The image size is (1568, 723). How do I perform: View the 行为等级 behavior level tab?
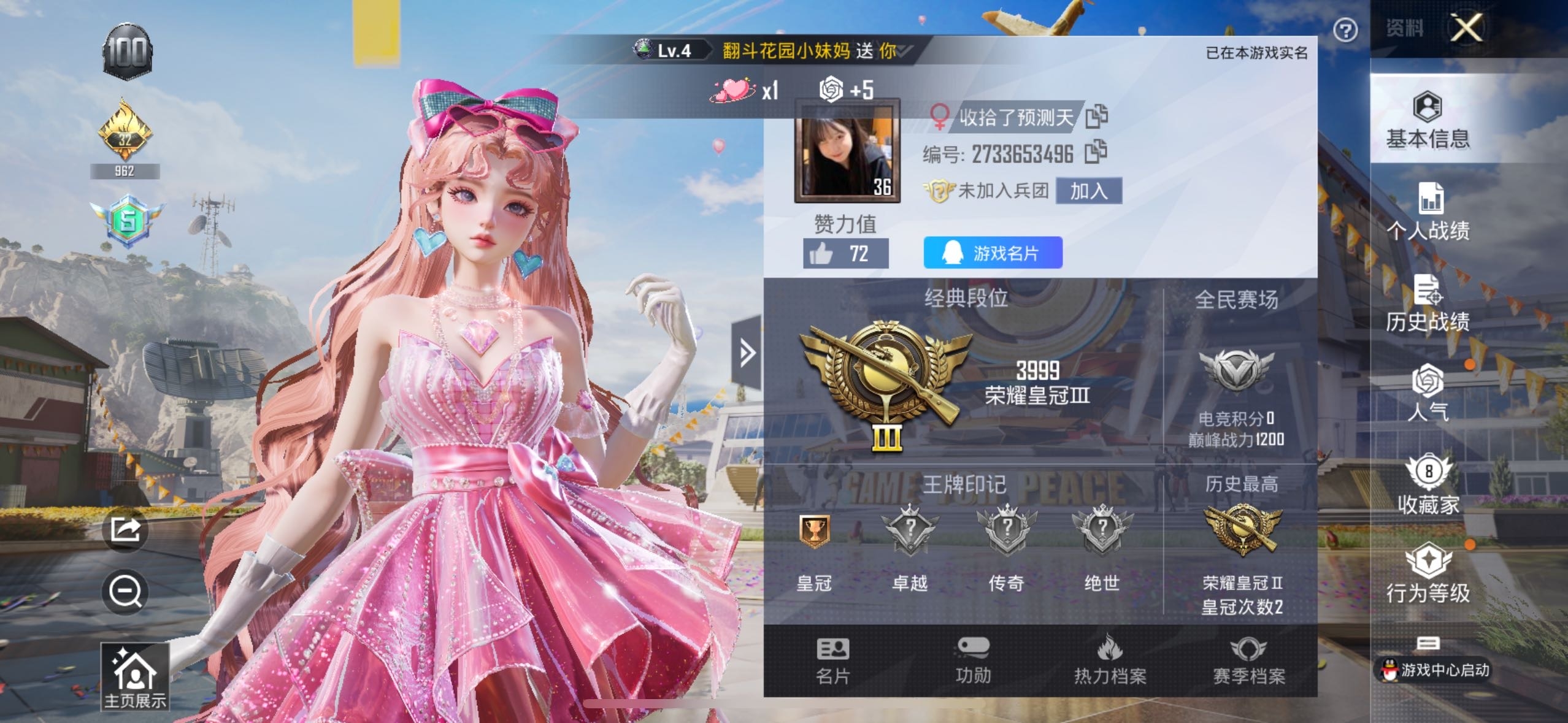1428,573
